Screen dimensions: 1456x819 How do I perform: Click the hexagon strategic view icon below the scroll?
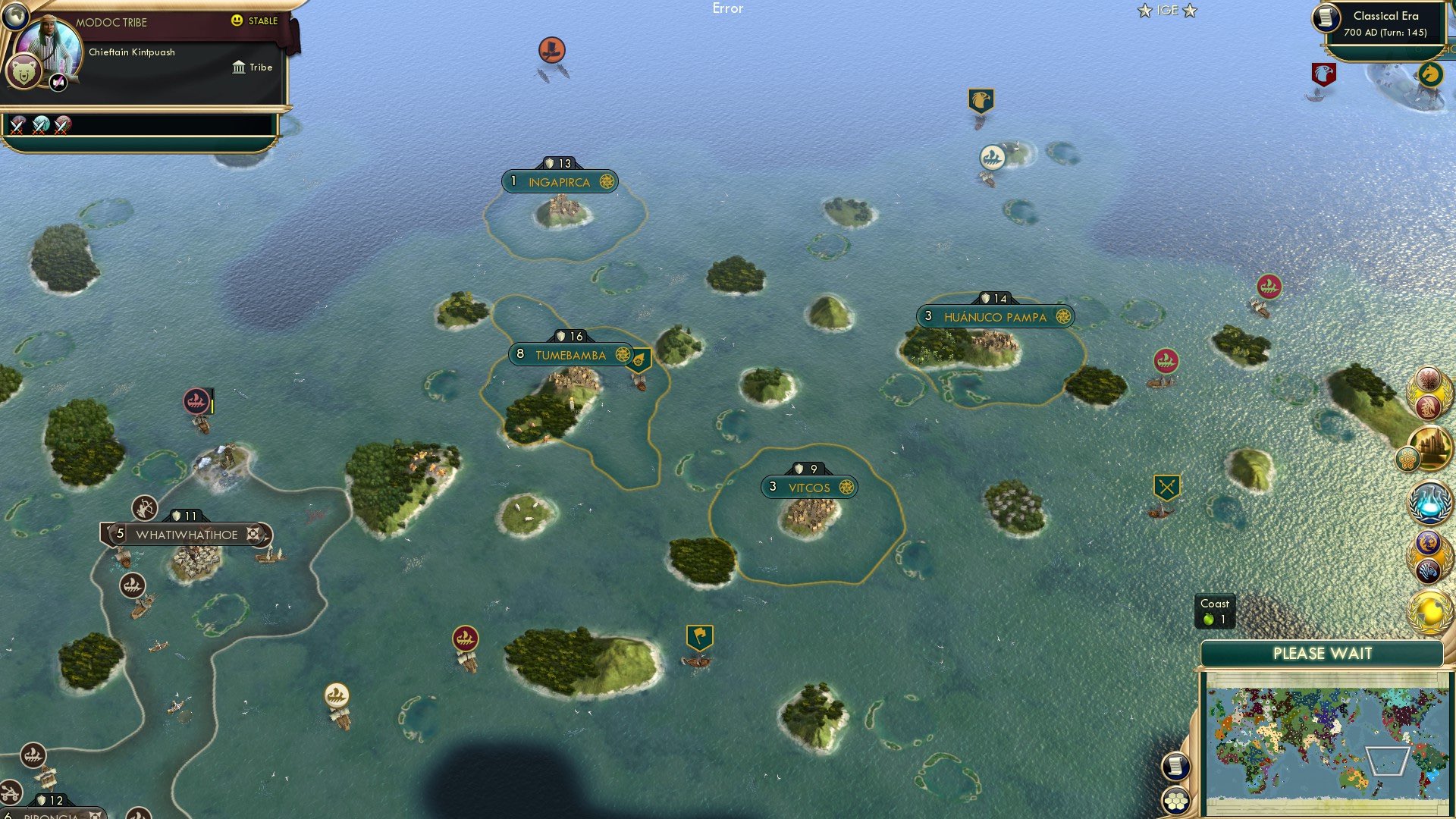tap(1176, 802)
